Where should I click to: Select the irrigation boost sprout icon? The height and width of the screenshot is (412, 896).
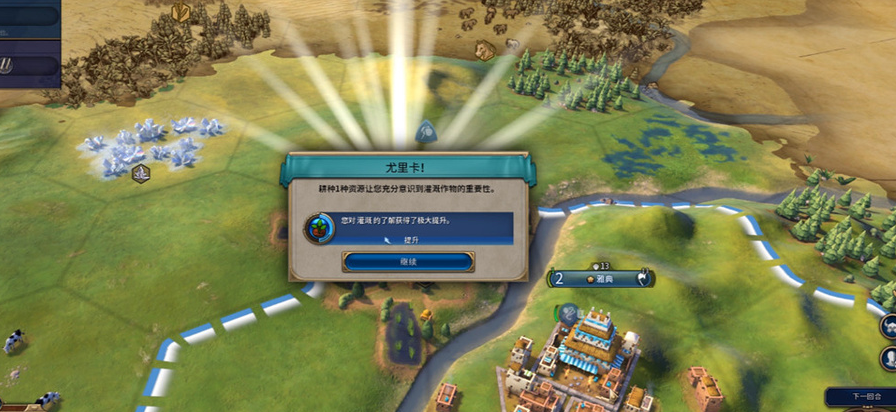(318, 227)
